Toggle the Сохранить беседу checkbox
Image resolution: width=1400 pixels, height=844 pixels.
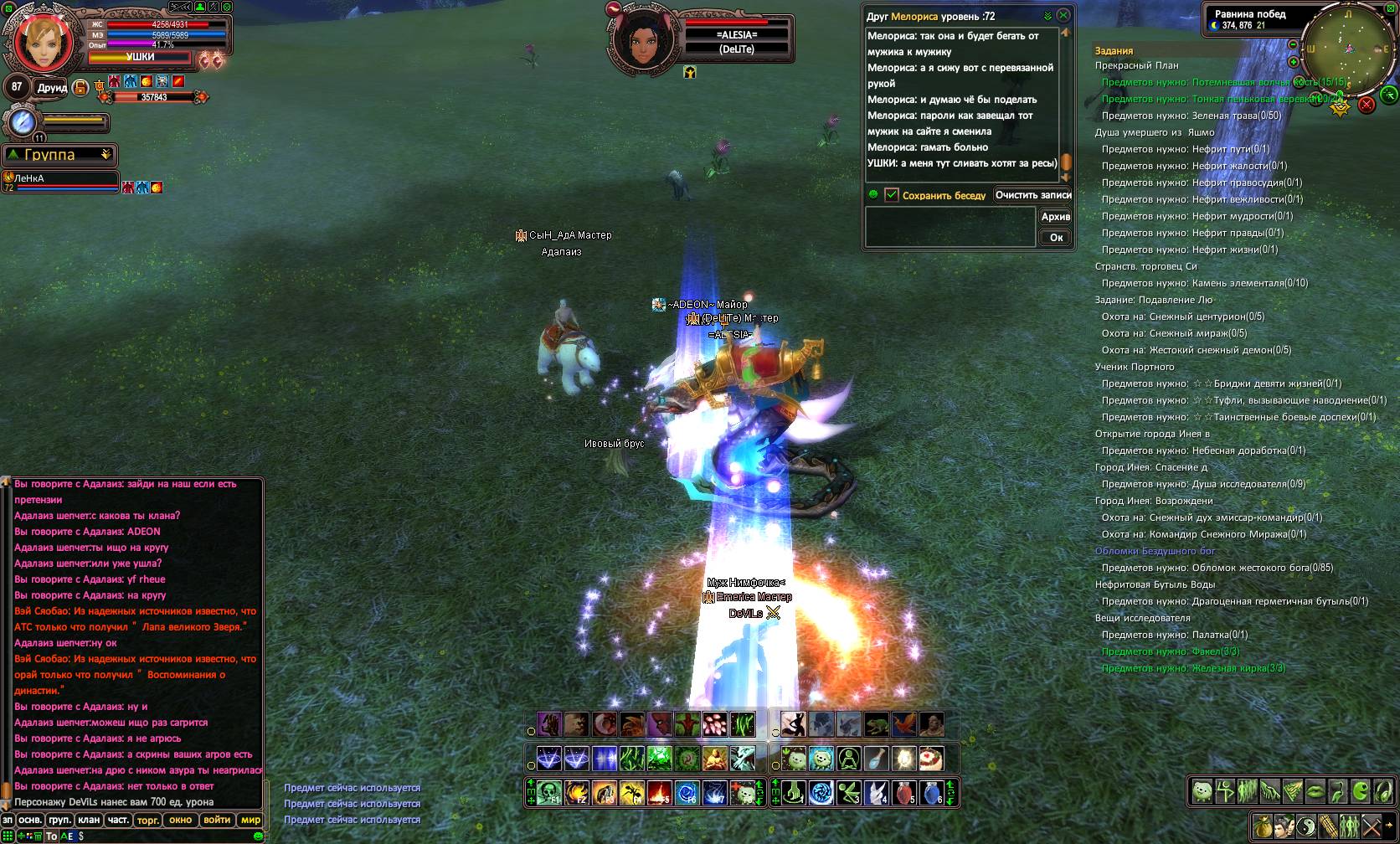pos(892,194)
